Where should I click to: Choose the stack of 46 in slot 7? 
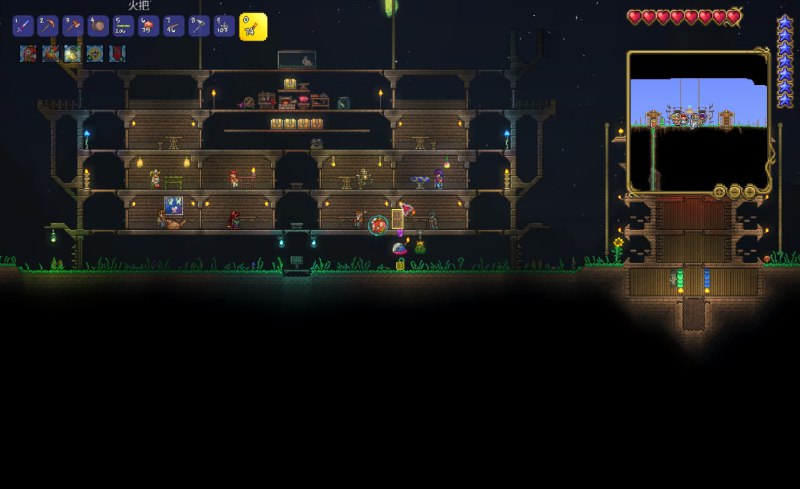(173, 27)
